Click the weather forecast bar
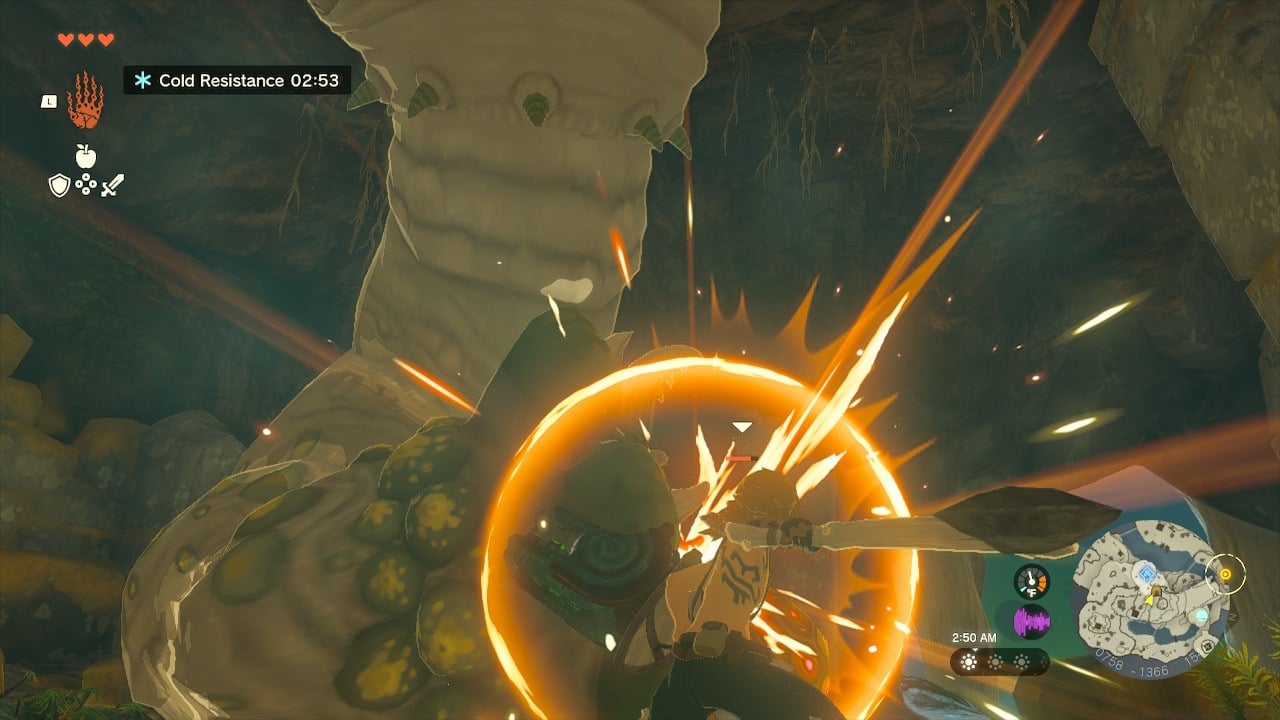Image resolution: width=1280 pixels, height=720 pixels. pos(998,662)
